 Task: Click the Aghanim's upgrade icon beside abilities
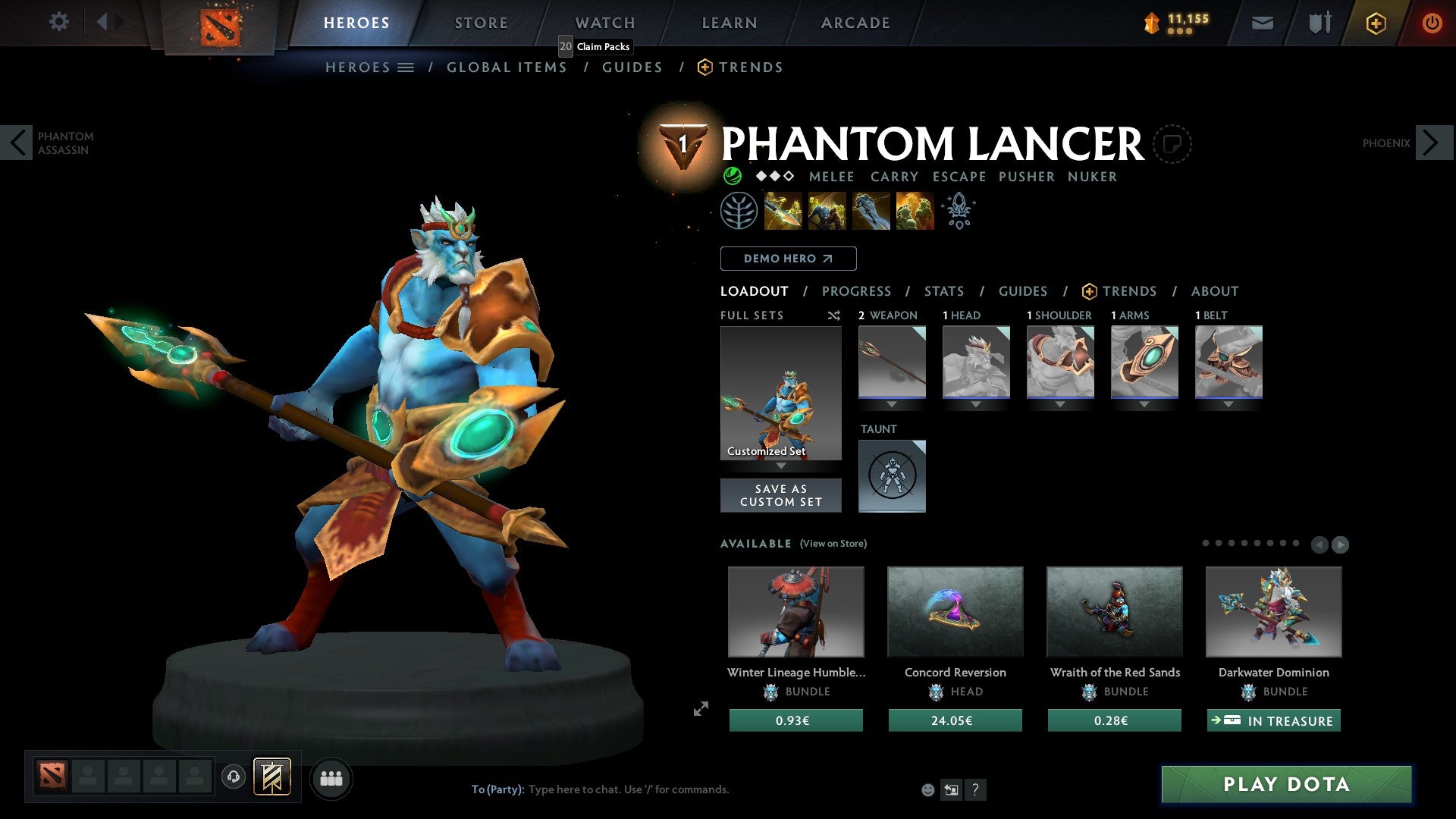[959, 211]
